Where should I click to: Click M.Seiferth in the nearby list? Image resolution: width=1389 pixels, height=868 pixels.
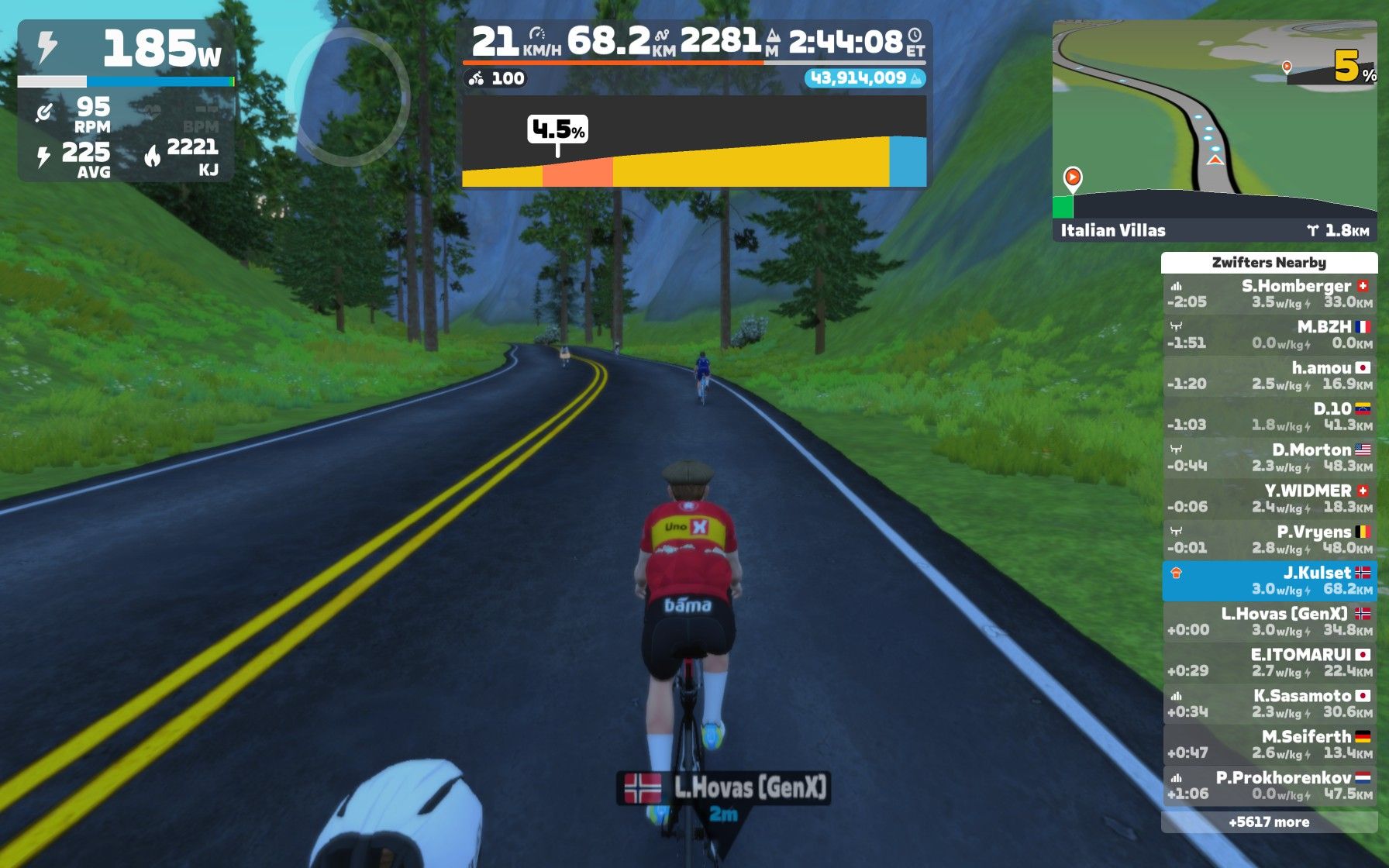[x=1269, y=746]
